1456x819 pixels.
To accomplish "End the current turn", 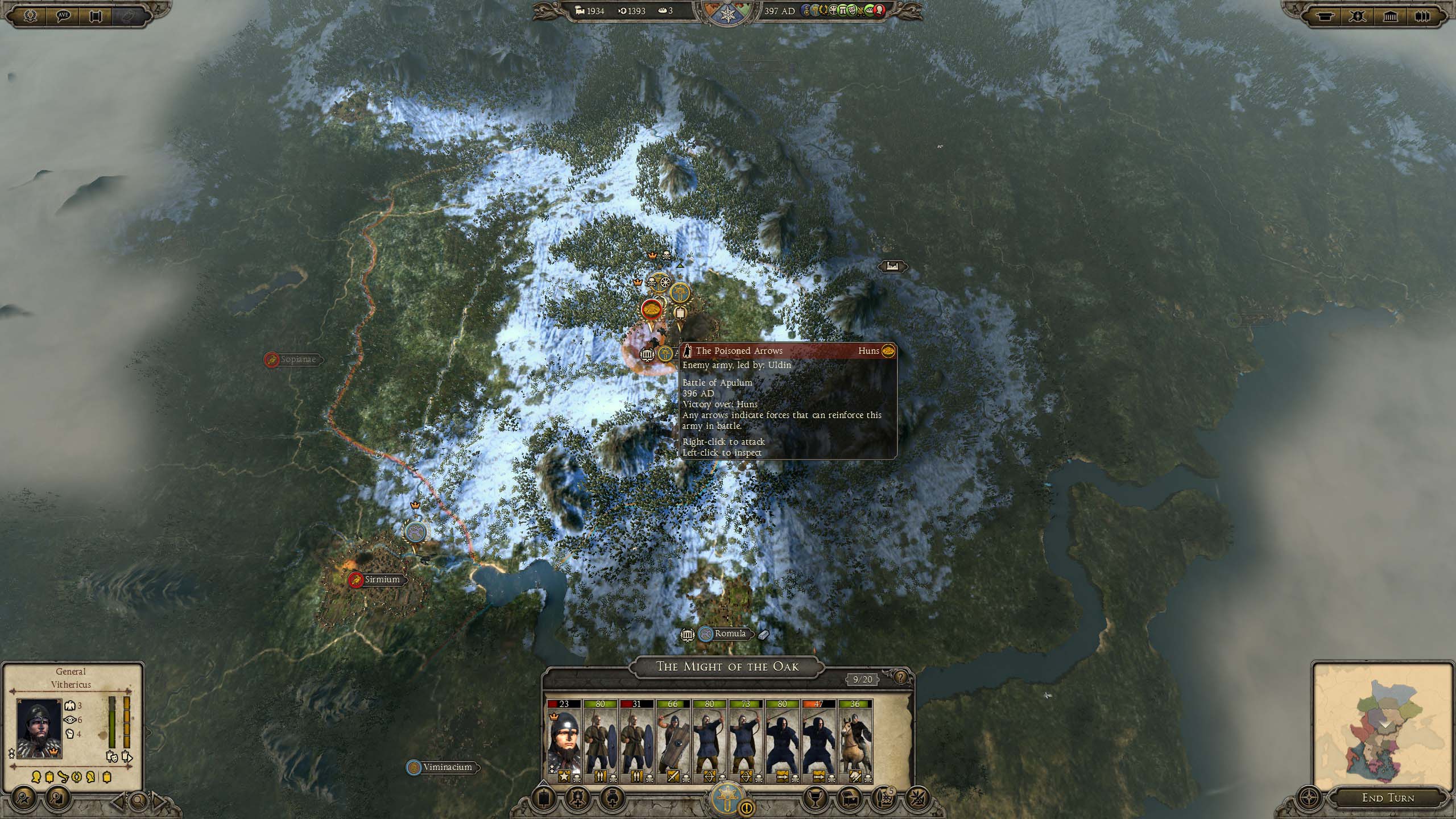I will [x=1388, y=798].
